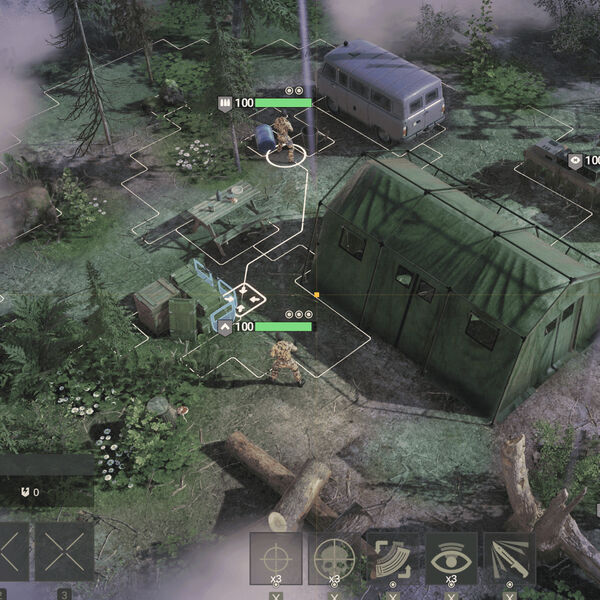This screenshot has height=600, width=600.
Task: Activate the eye overwatch ability
Action: point(451,557)
